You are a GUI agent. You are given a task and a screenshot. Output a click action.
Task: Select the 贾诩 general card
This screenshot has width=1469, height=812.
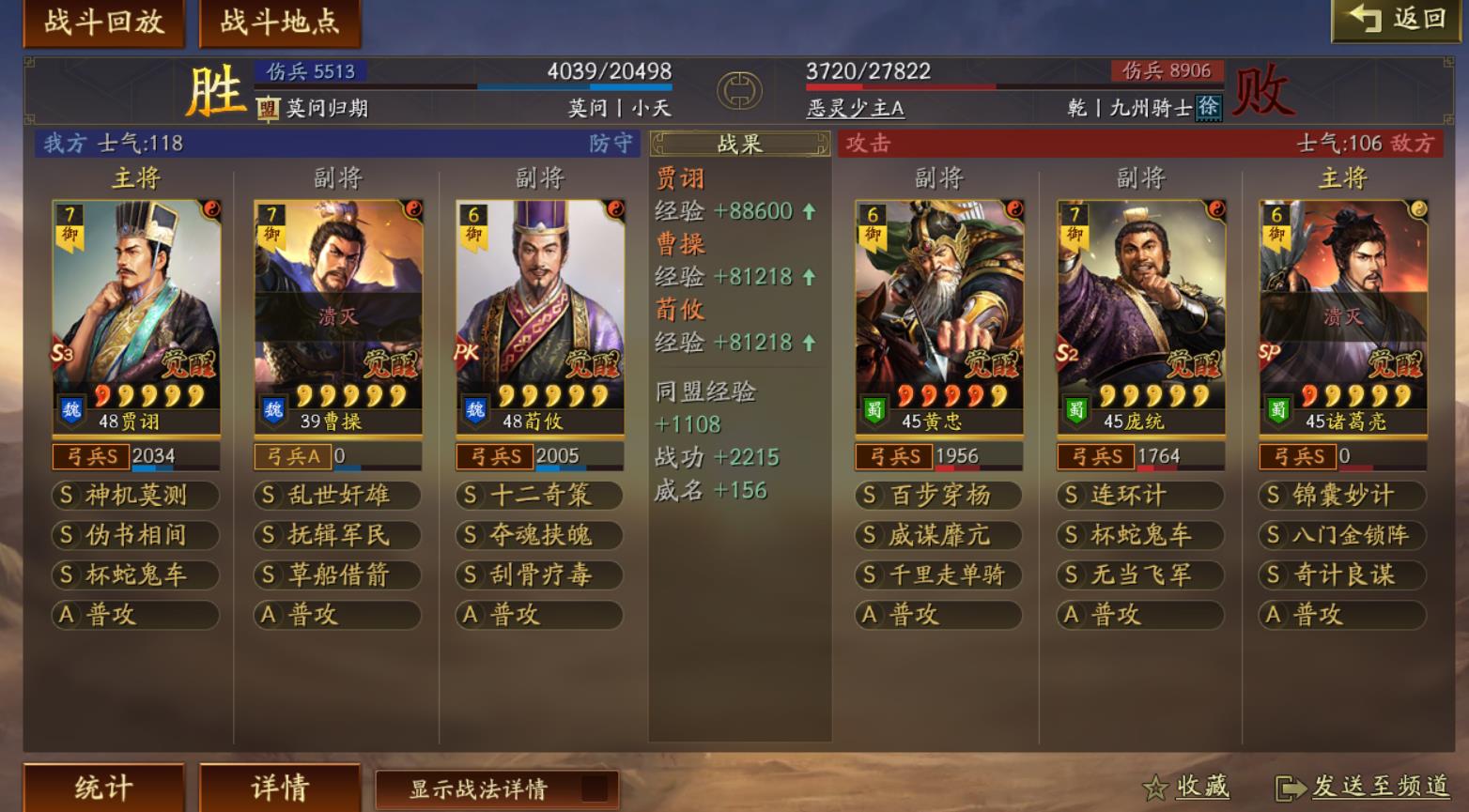click(x=136, y=316)
